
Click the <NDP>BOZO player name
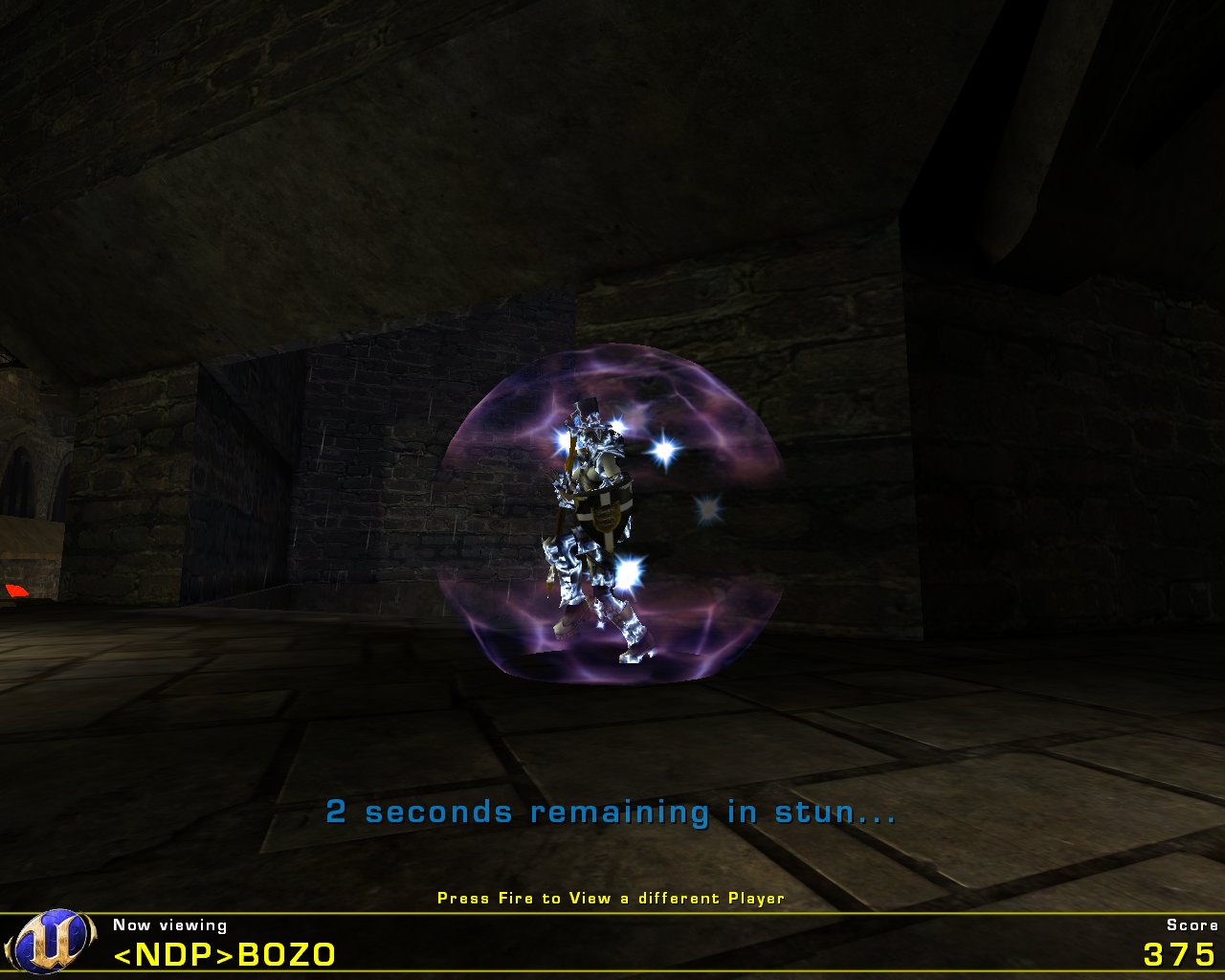point(224,955)
